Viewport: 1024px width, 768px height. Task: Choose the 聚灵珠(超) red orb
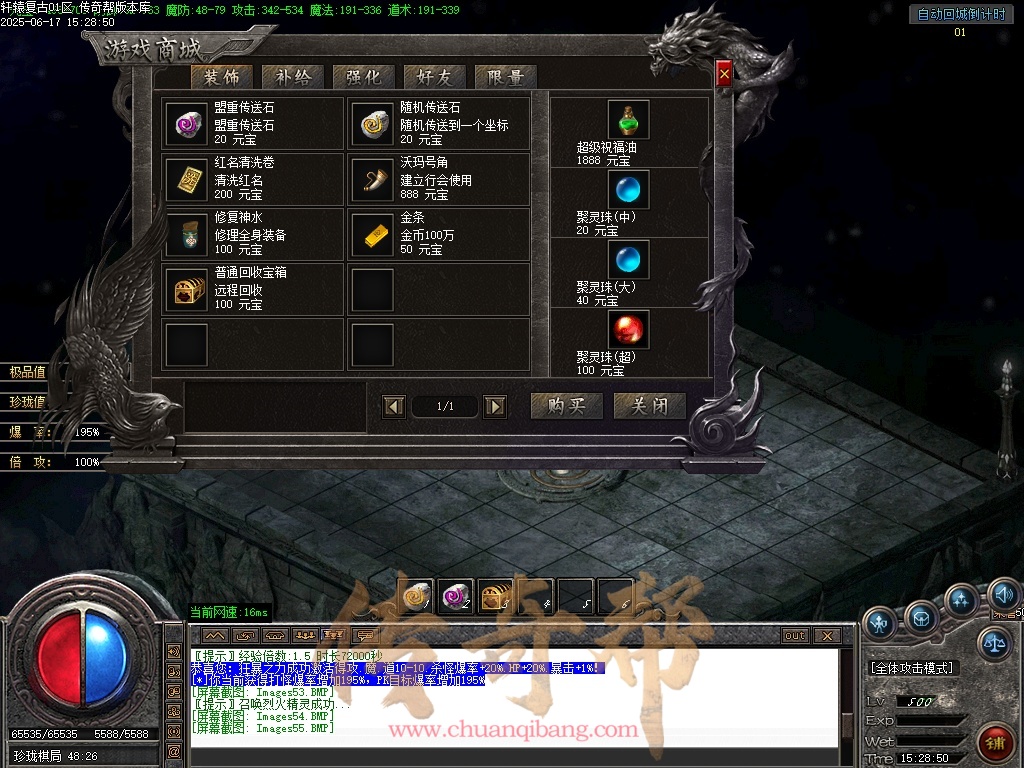[629, 330]
